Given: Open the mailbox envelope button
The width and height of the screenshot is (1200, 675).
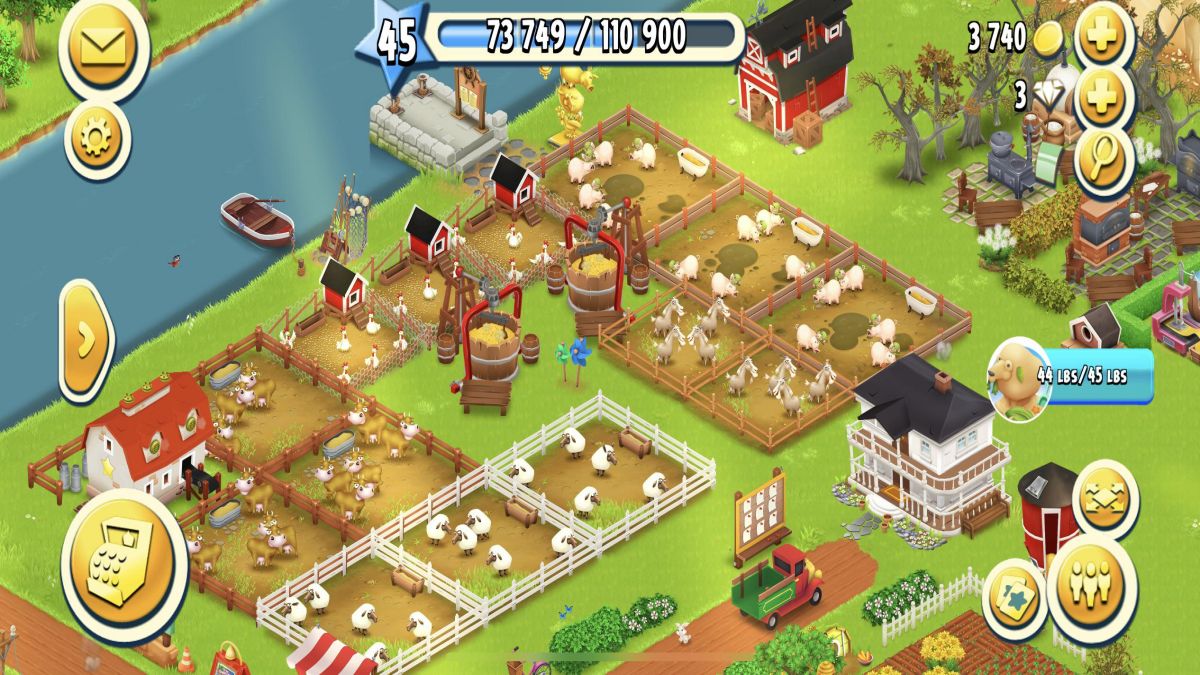Looking at the screenshot, I should pyautogui.click(x=103, y=46).
